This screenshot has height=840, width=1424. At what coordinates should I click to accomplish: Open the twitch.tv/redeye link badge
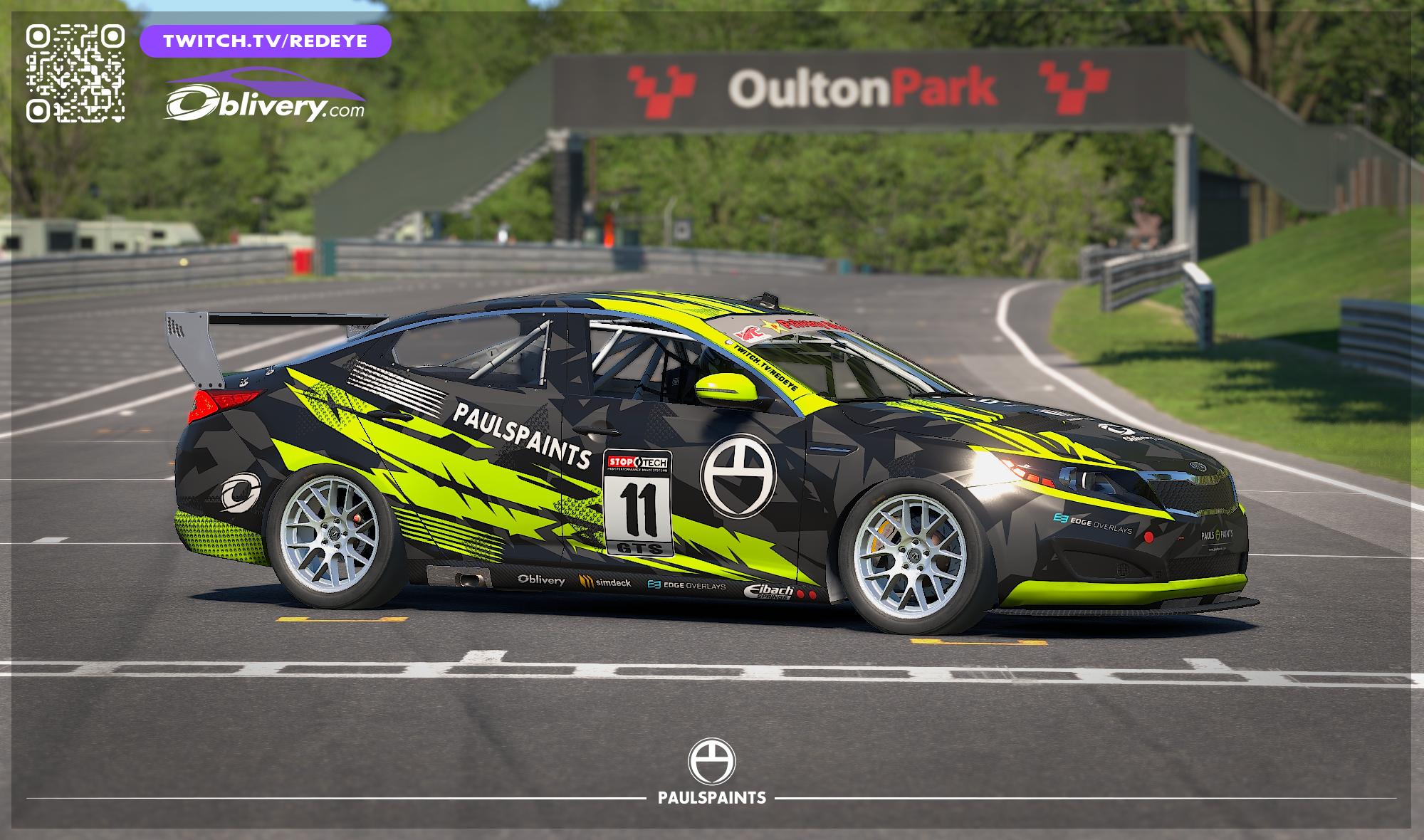coord(266,41)
